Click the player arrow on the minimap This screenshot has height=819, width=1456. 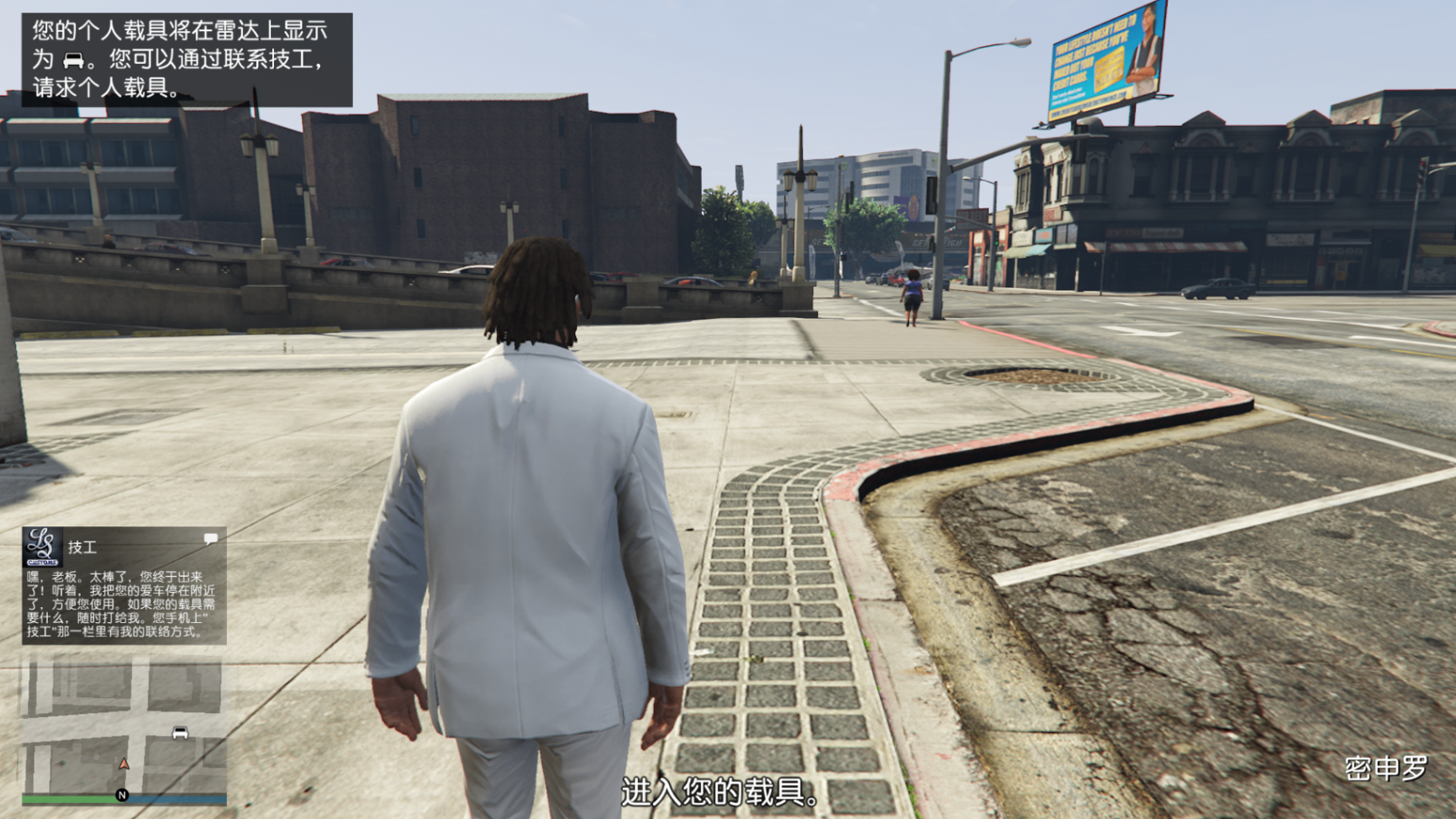click(x=124, y=764)
